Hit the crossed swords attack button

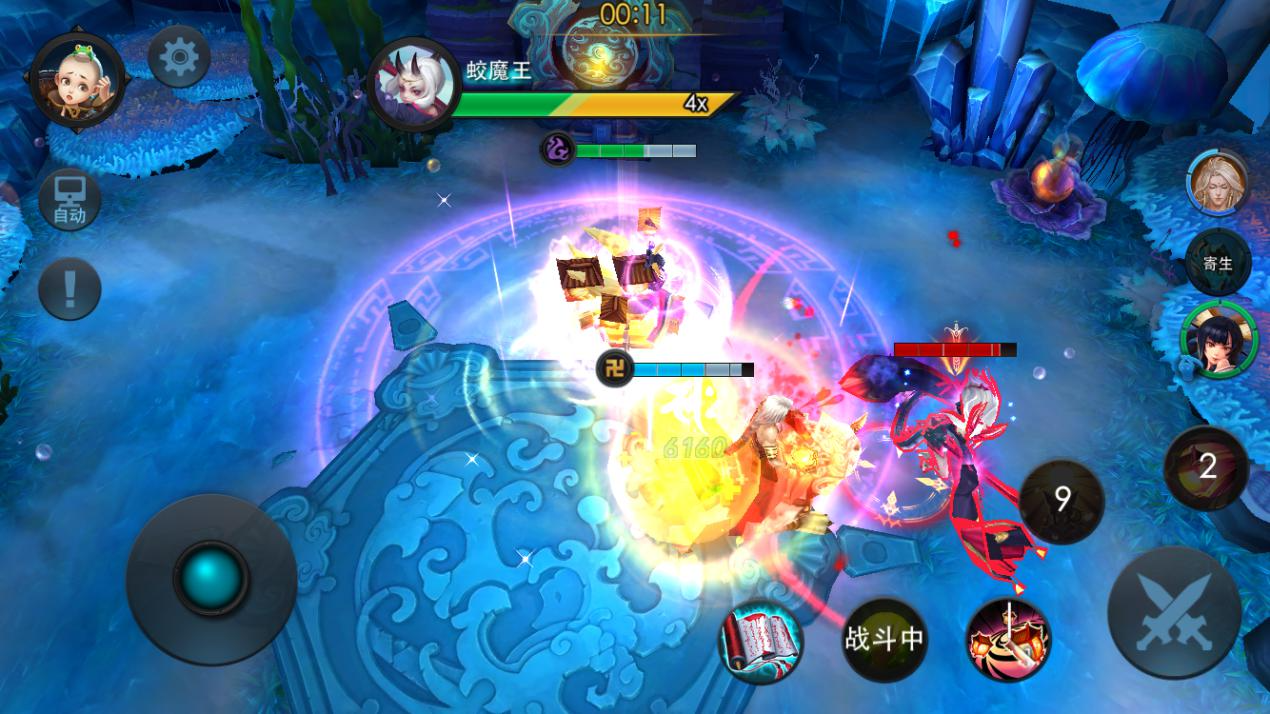click(1174, 612)
